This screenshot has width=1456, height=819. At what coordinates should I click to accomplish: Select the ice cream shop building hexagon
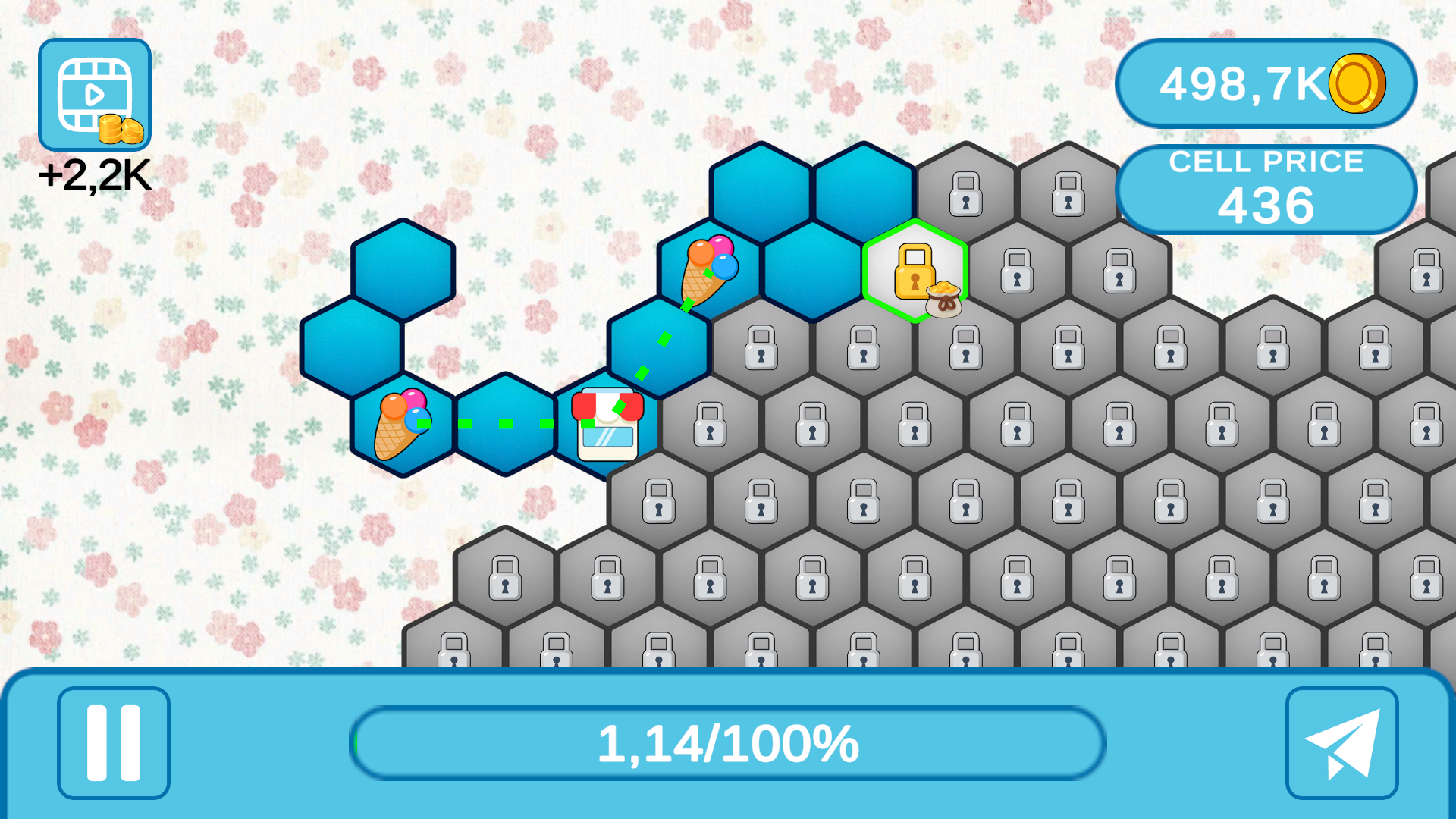(x=608, y=425)
